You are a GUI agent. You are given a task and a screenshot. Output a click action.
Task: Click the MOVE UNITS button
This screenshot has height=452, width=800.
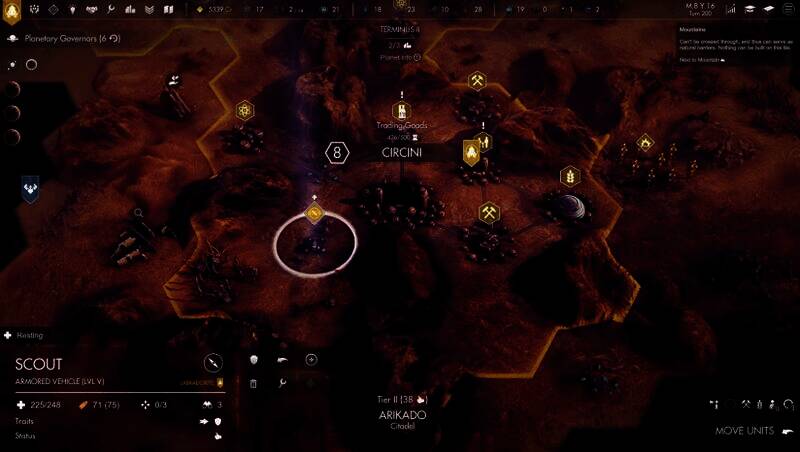point(745,431)
